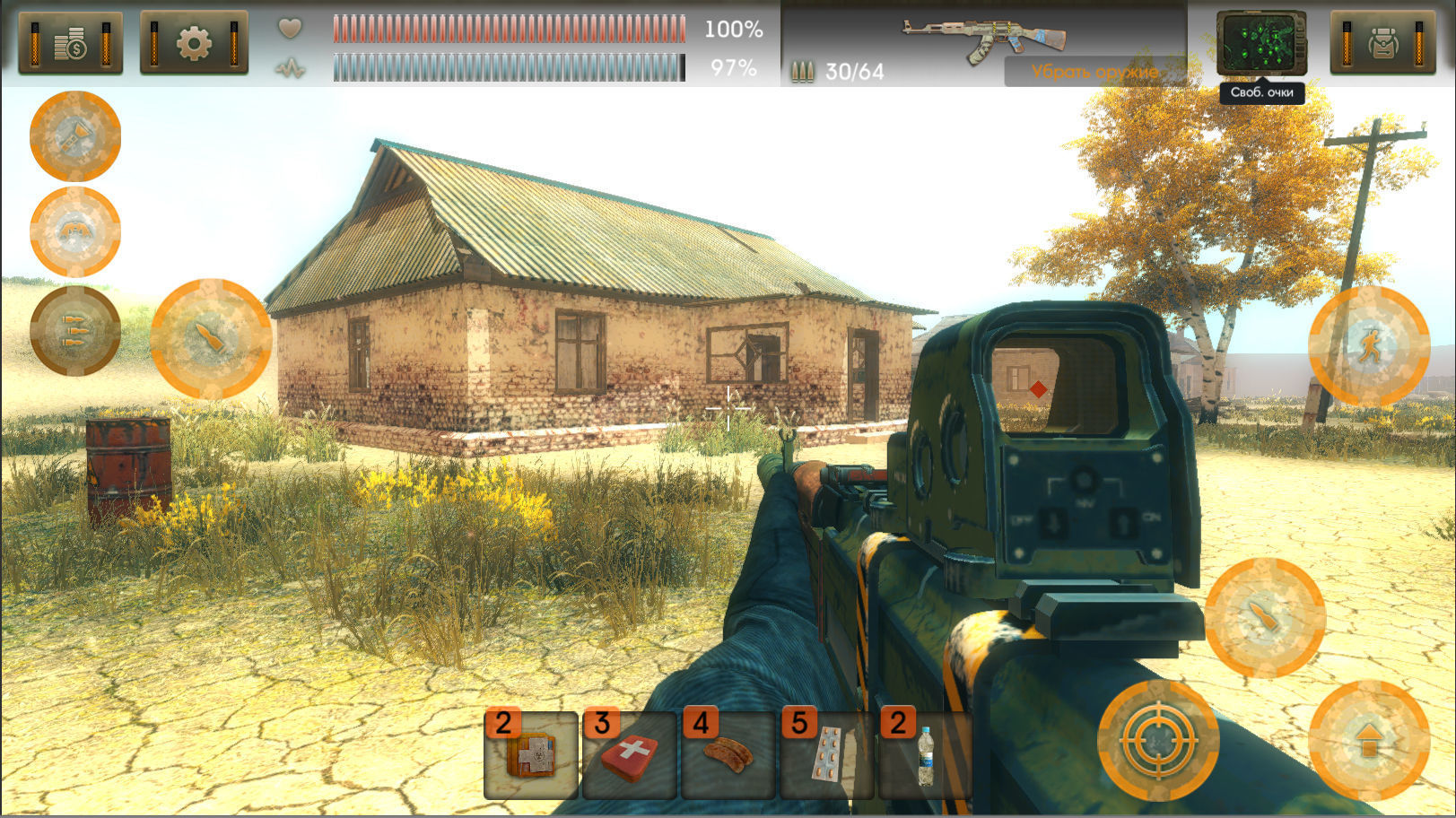Aim down sights with the crosshair button
The image size is (1456, 818).
(1158, 741)
